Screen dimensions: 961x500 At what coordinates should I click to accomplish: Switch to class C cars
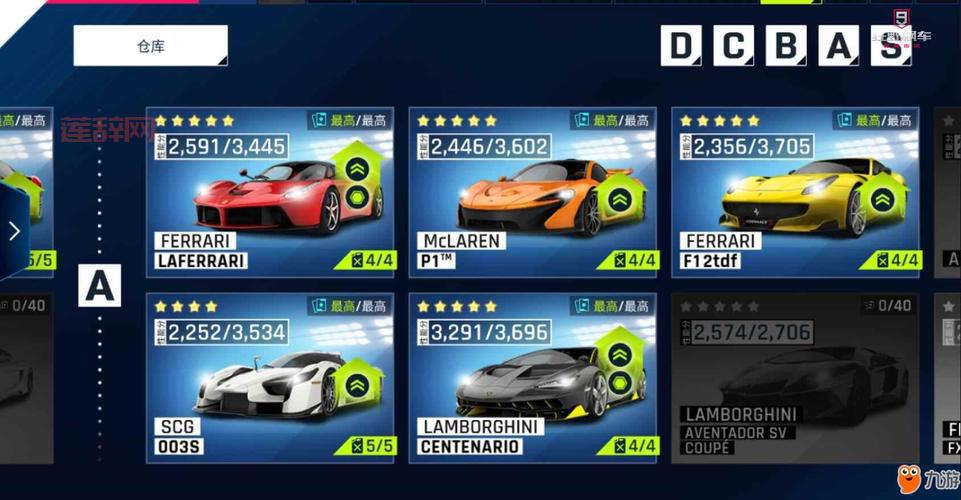[x=734, y=46]
